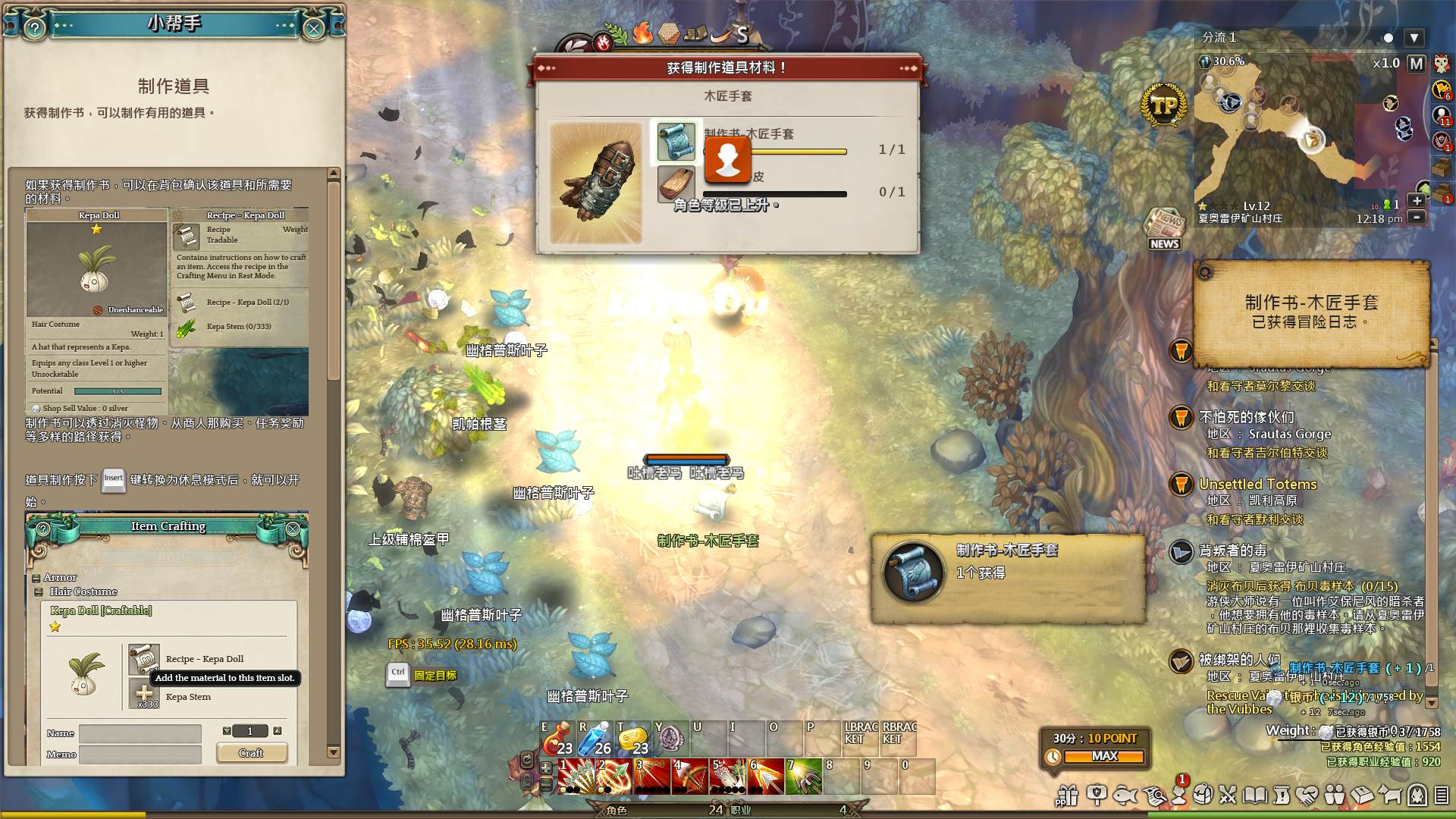Activate the green claw skill in slot 7
1456x819 pixels.
[804, 777]
